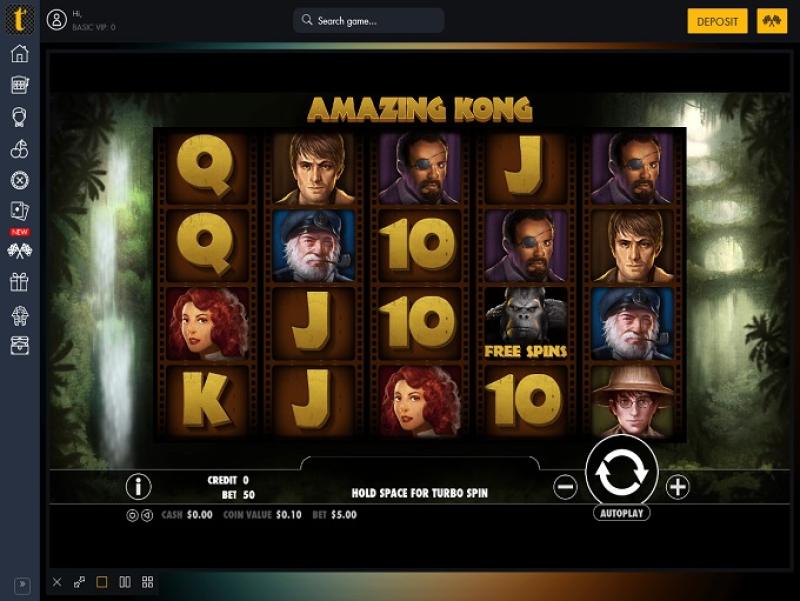The width and height of the screenshot is (800, 601).
Task: Toggle the sound speaker icon
Action: [147, 515]
